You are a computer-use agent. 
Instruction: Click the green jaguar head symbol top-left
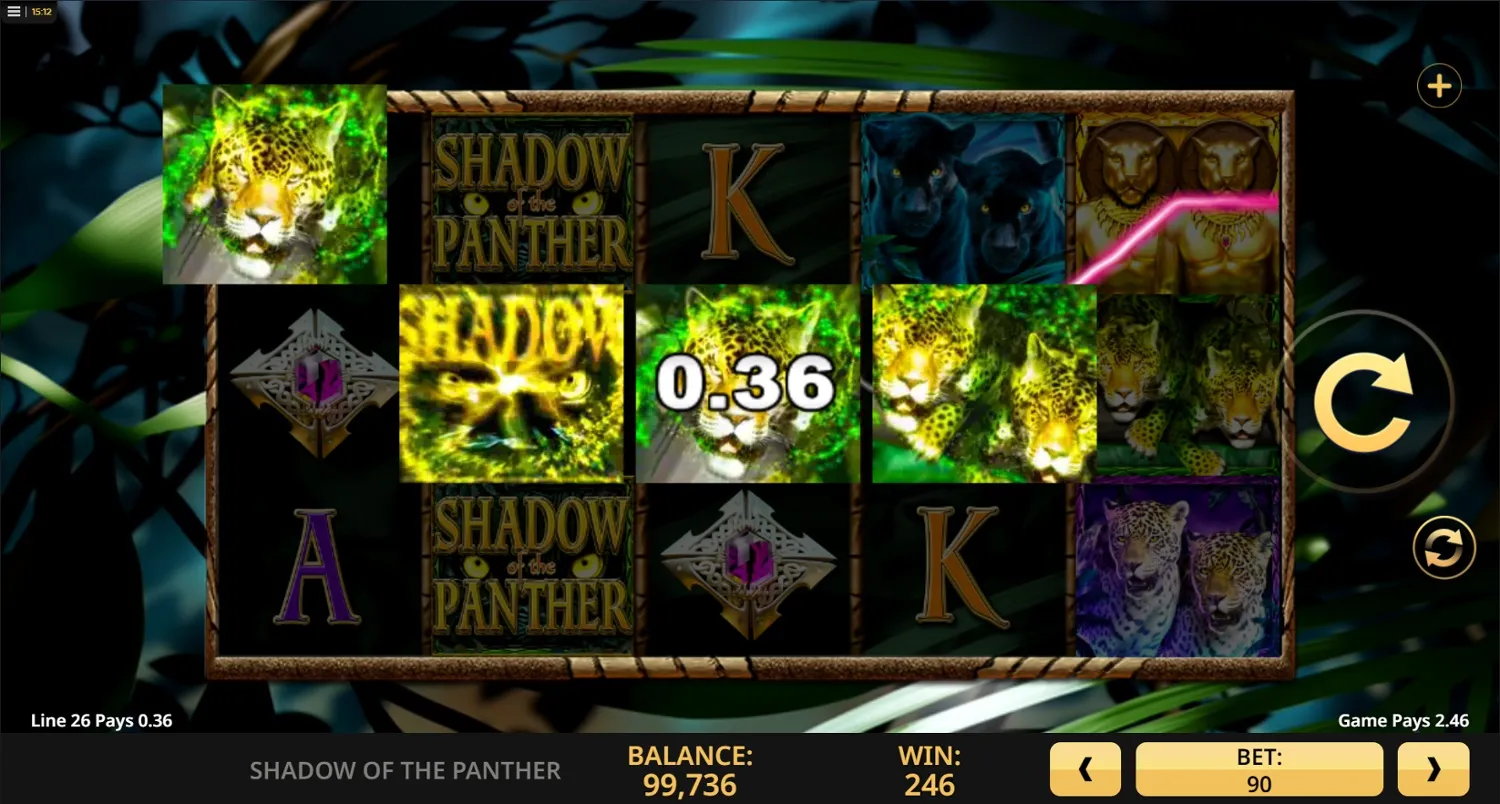tap(275, 188)
